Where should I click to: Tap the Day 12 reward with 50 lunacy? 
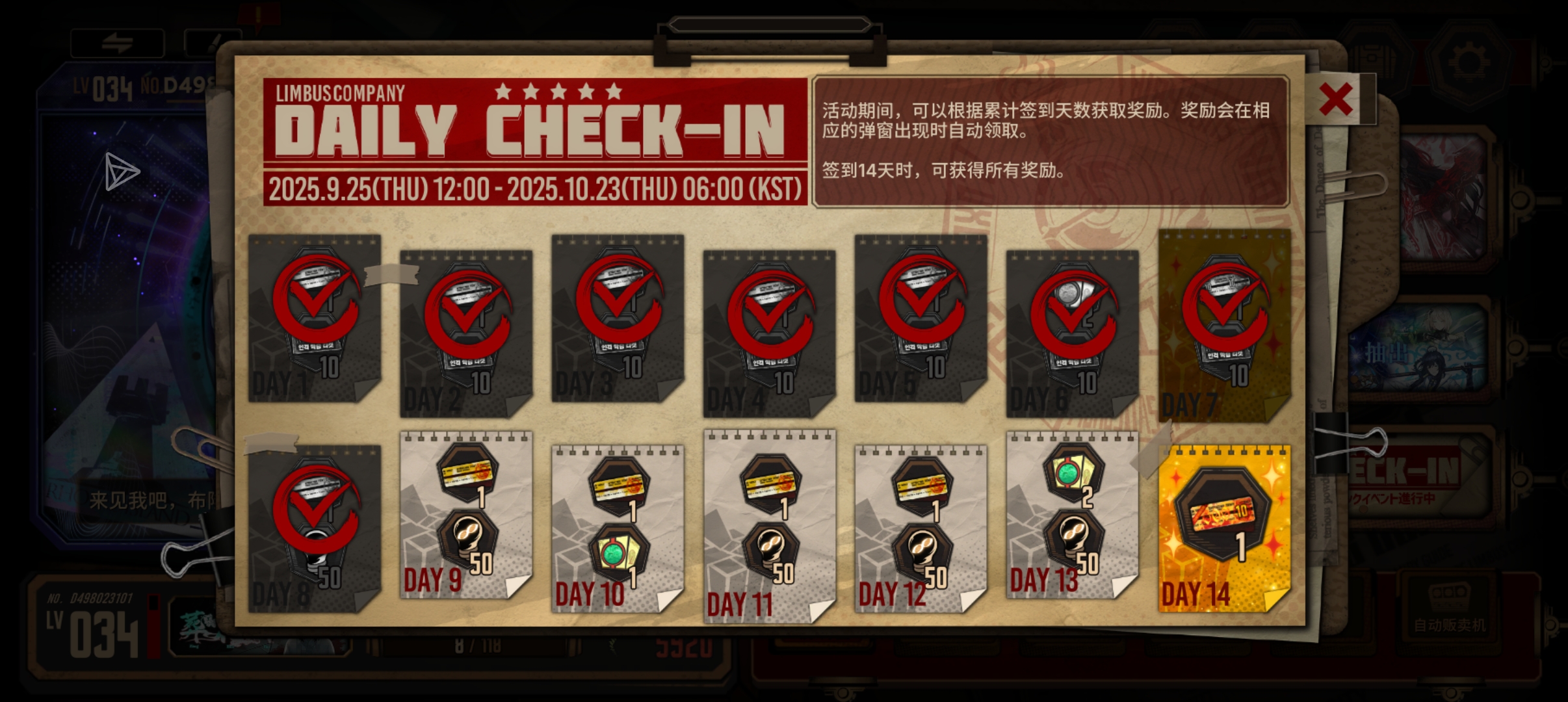tap(919, 526)
